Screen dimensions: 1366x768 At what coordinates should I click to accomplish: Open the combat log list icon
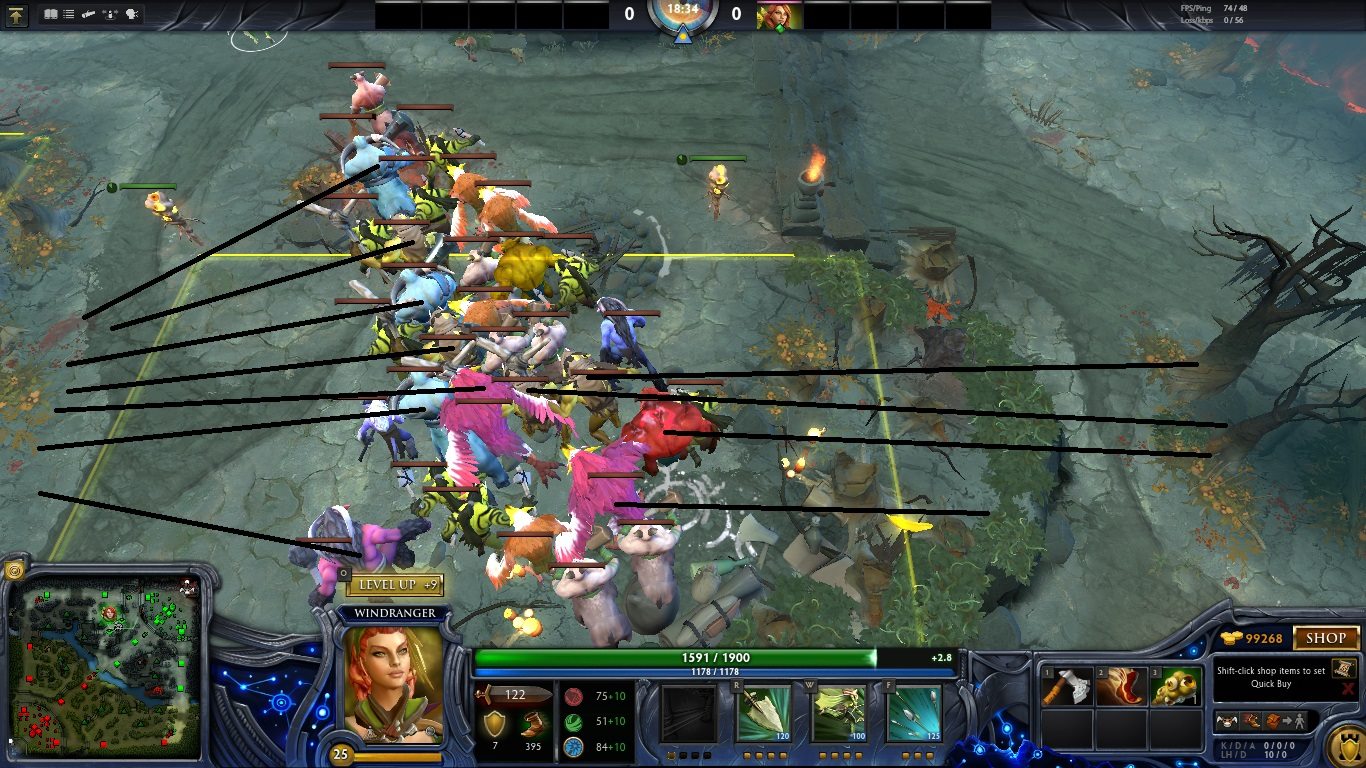(68, 13)
